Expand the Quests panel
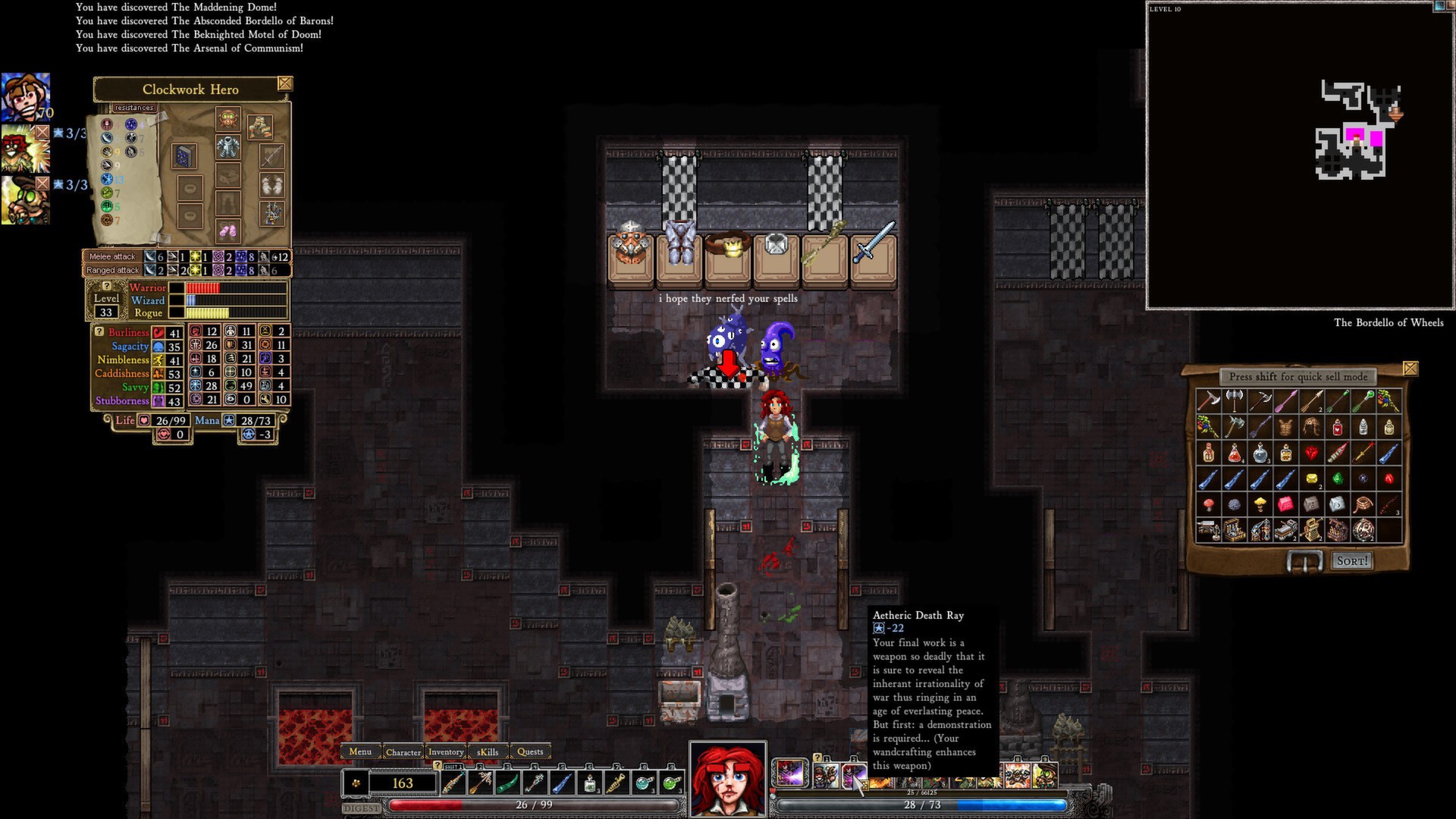Viewport: 1456px width, 819px height. point(531,752)
